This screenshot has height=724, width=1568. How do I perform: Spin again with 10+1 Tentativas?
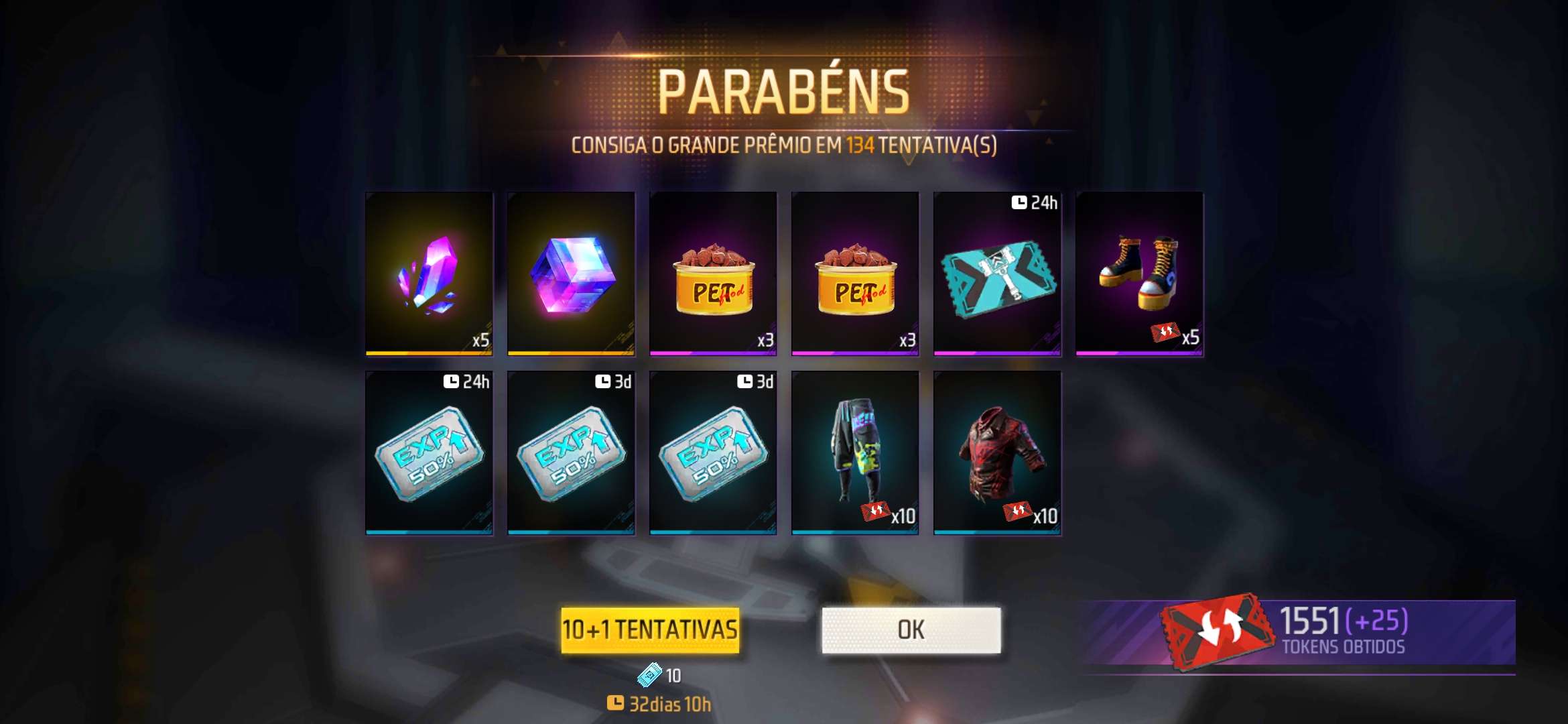650,630
